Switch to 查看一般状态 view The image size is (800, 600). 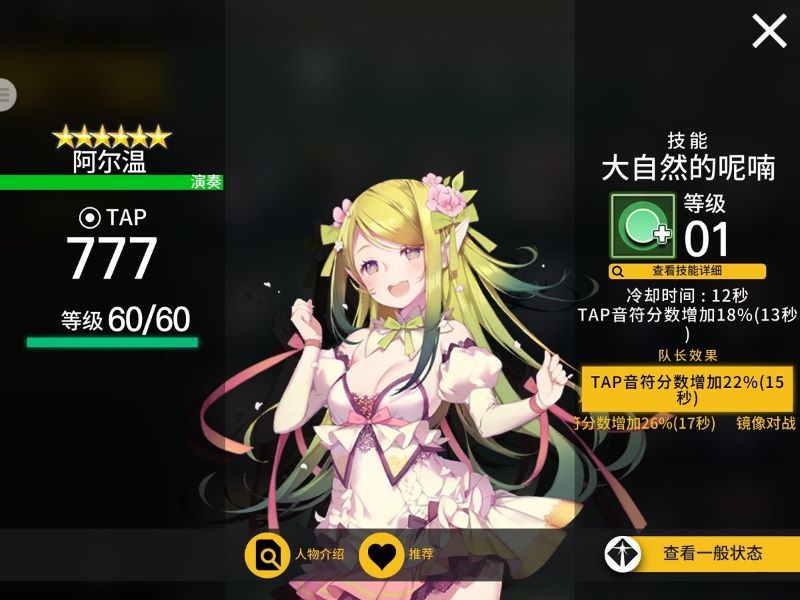pos(701,553)
